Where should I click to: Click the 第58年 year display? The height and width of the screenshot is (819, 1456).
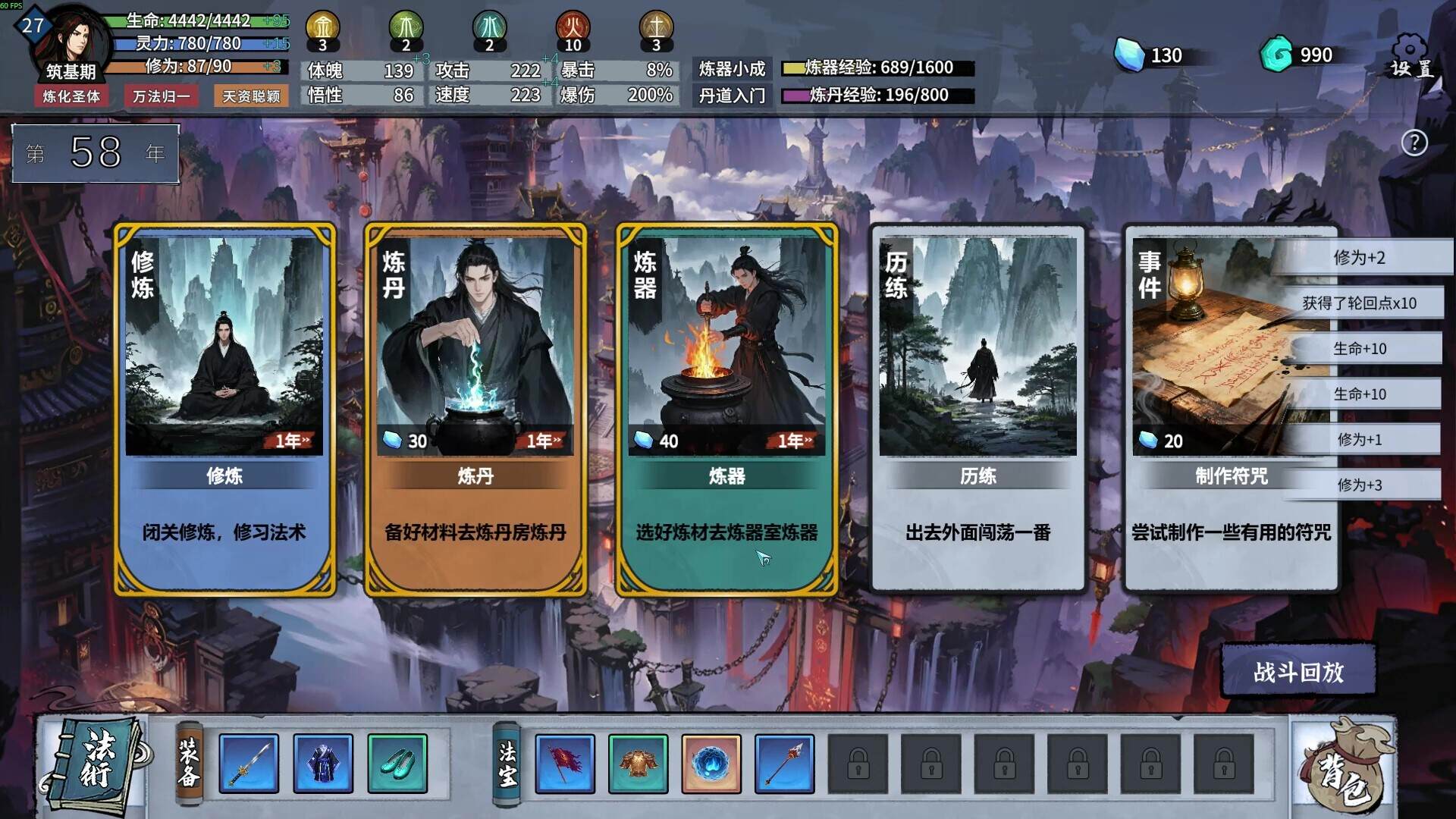[x=96, y=152]
